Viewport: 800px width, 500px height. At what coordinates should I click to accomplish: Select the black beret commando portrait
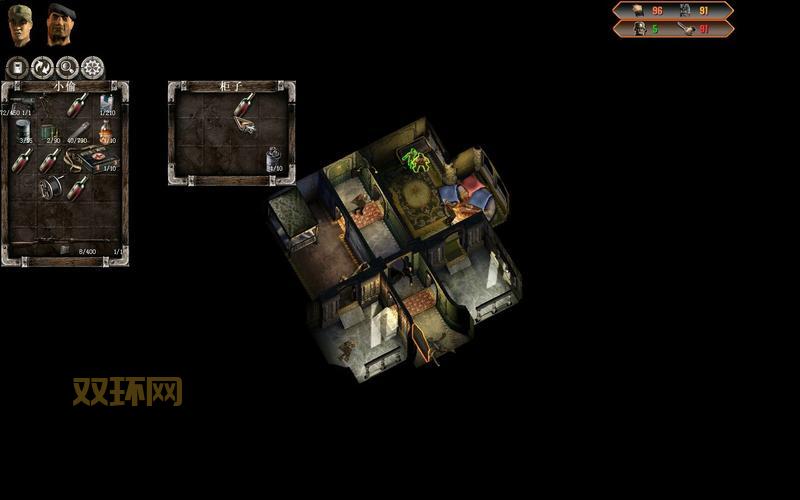61,24
